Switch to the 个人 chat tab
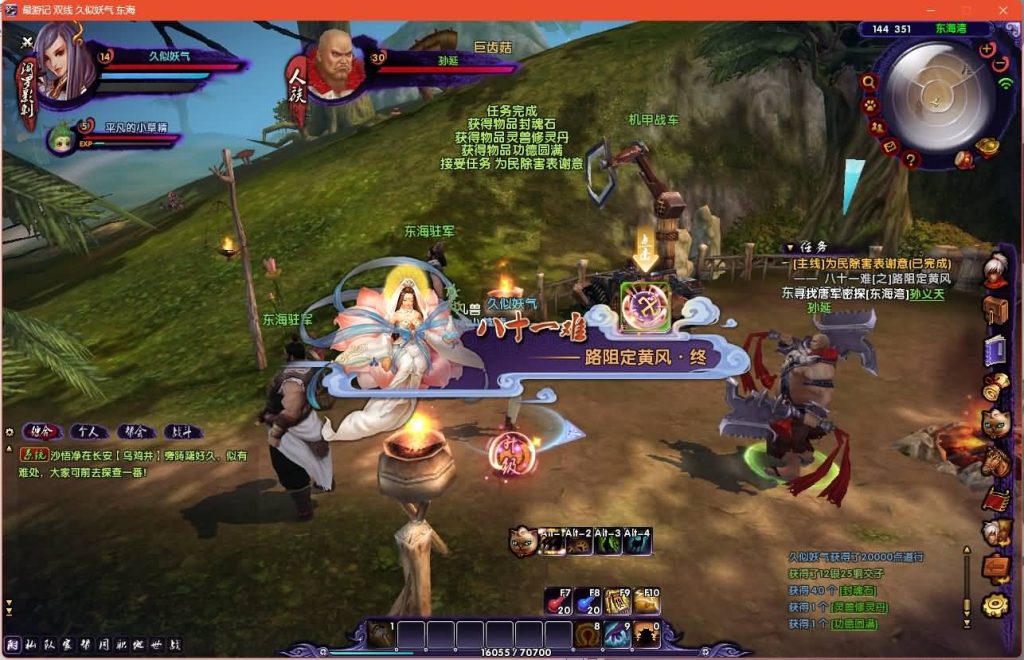Image resolution: width=1024 pixels, height=660 pixels. (88, 432)
